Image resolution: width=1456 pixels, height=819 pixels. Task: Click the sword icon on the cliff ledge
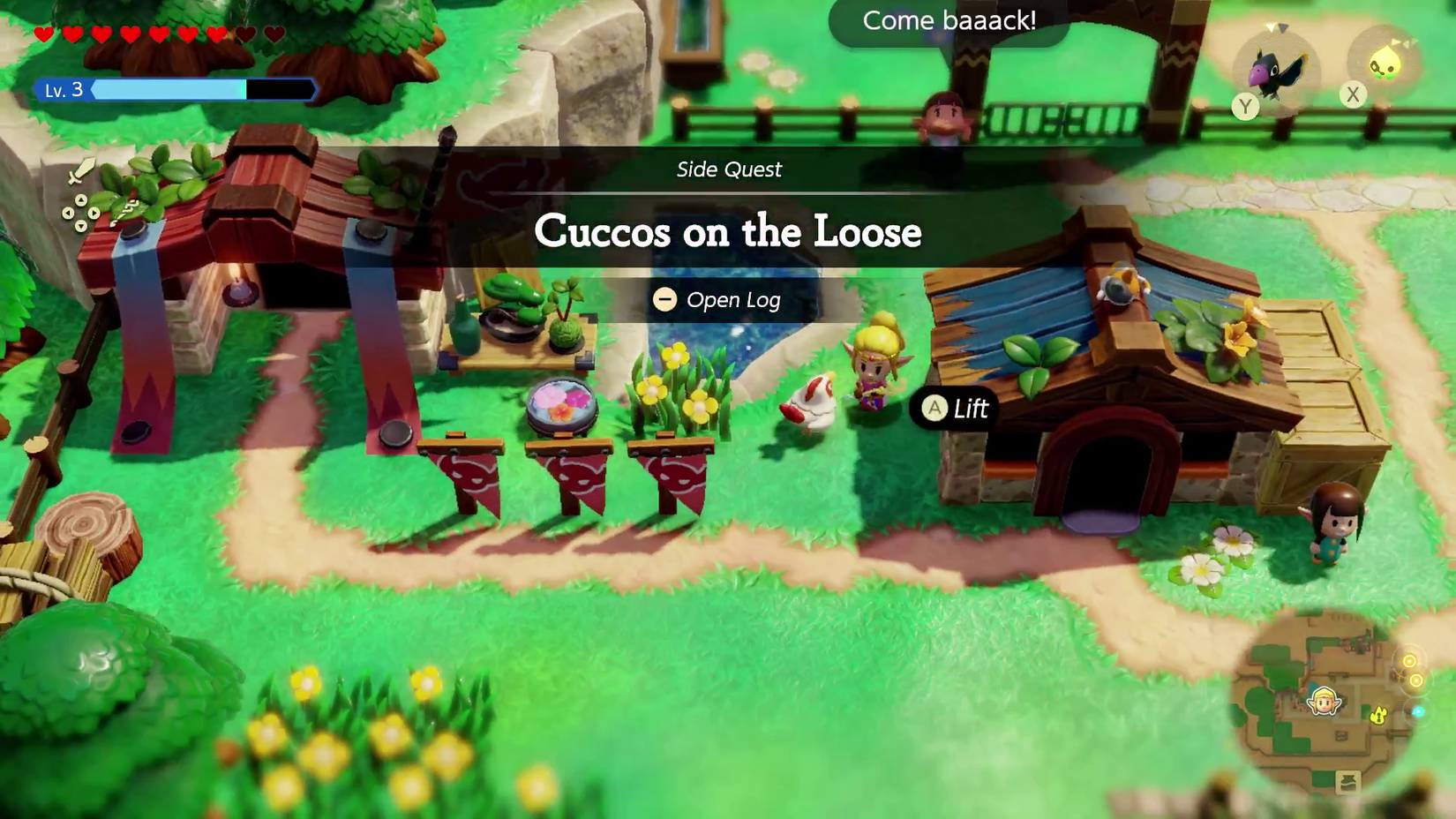pos(81,171)
